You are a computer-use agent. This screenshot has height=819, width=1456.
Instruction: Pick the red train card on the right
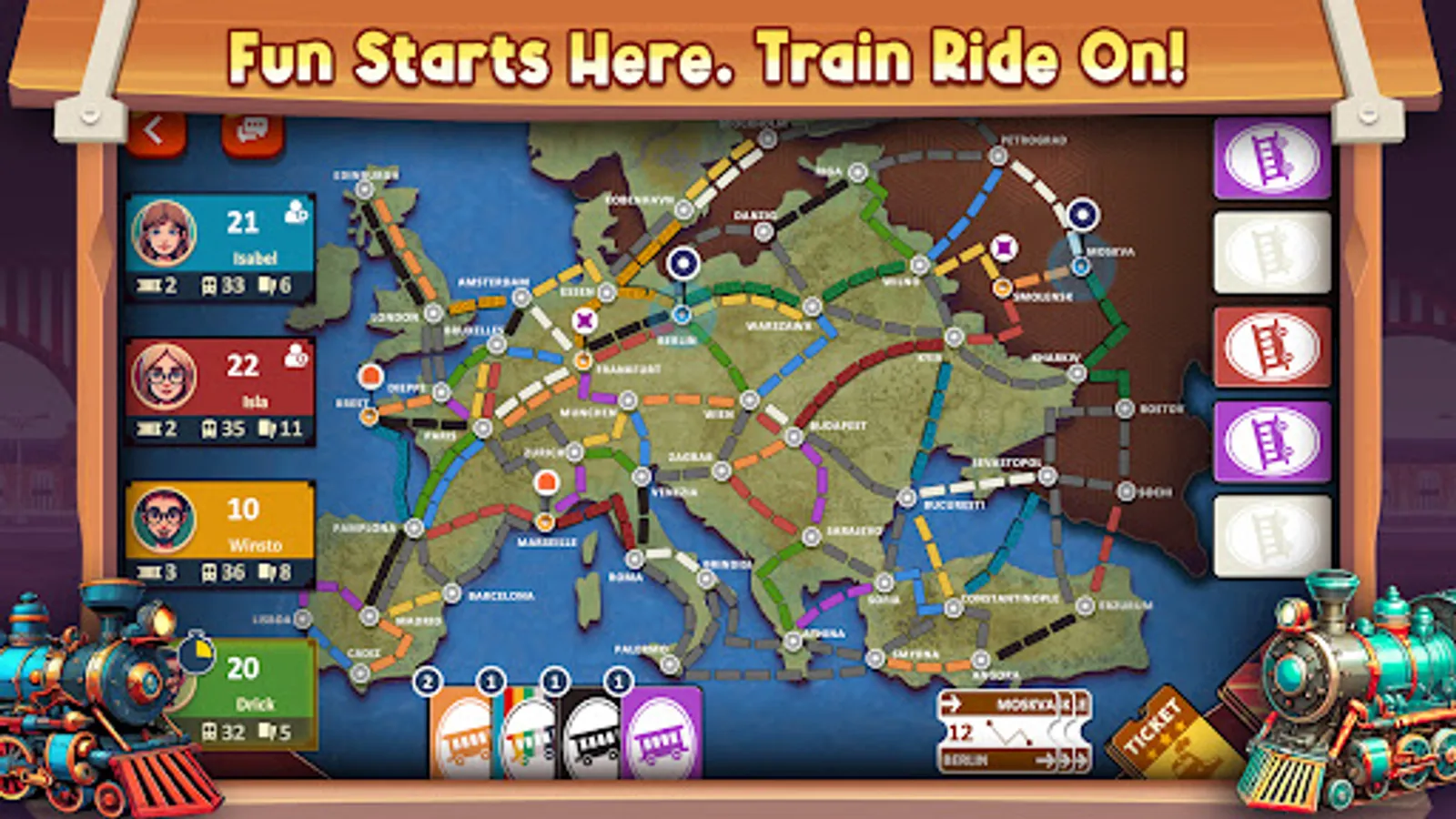click(x=1268, y=346)
